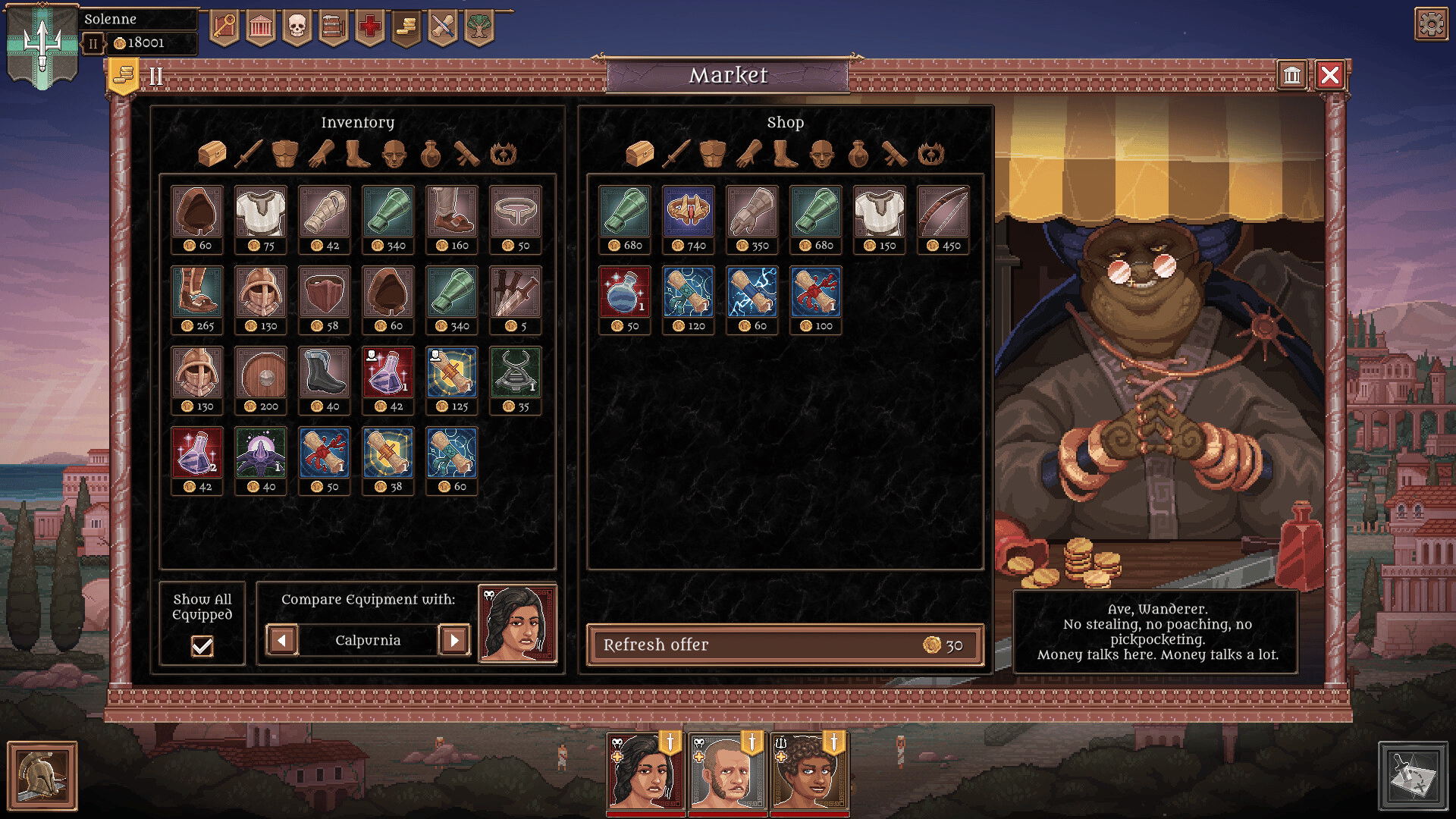Open the settings gear menu
The image size is (1456, 819).
1431,24
